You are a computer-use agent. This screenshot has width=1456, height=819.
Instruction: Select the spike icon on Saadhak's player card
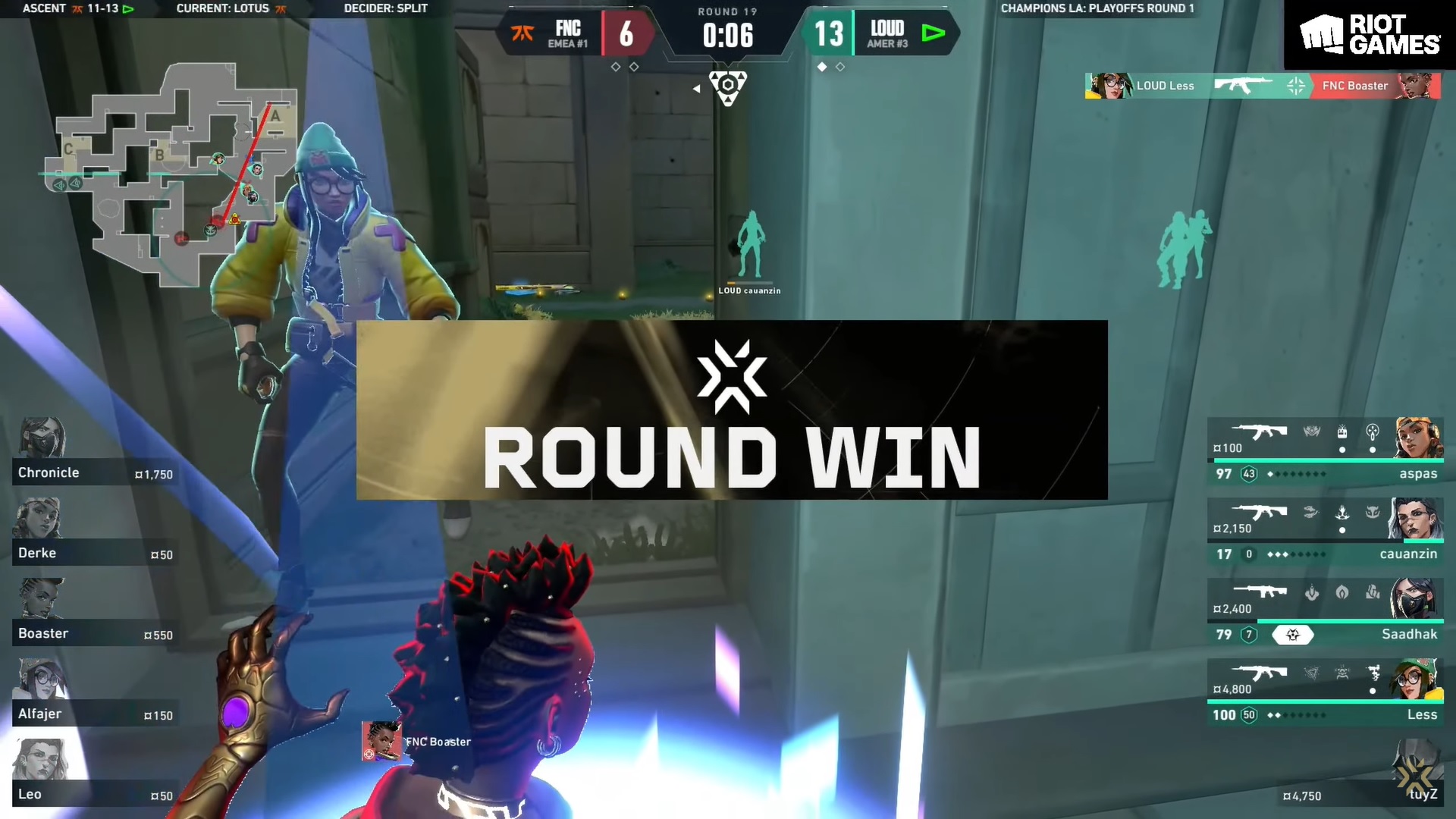tap(1293, 635)
